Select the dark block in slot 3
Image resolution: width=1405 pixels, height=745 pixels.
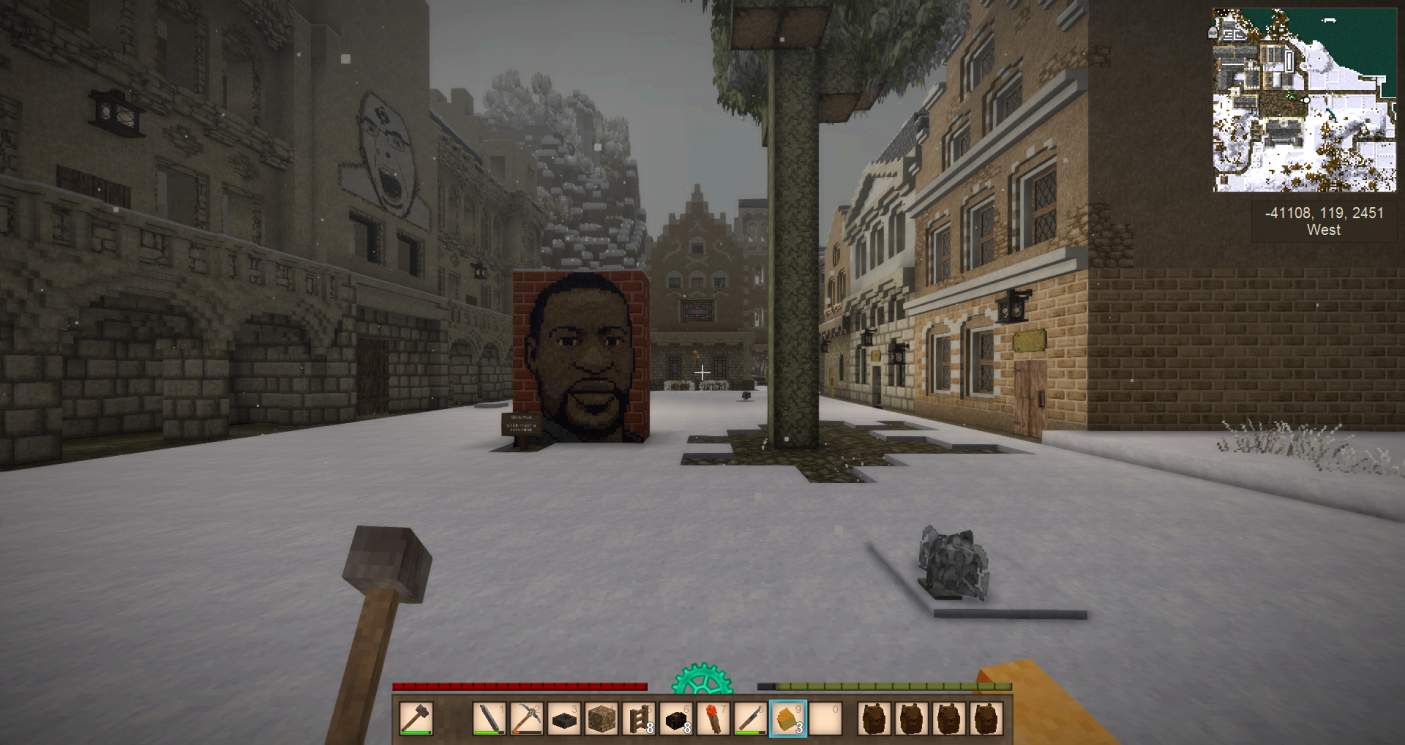[x=564, y=719]
